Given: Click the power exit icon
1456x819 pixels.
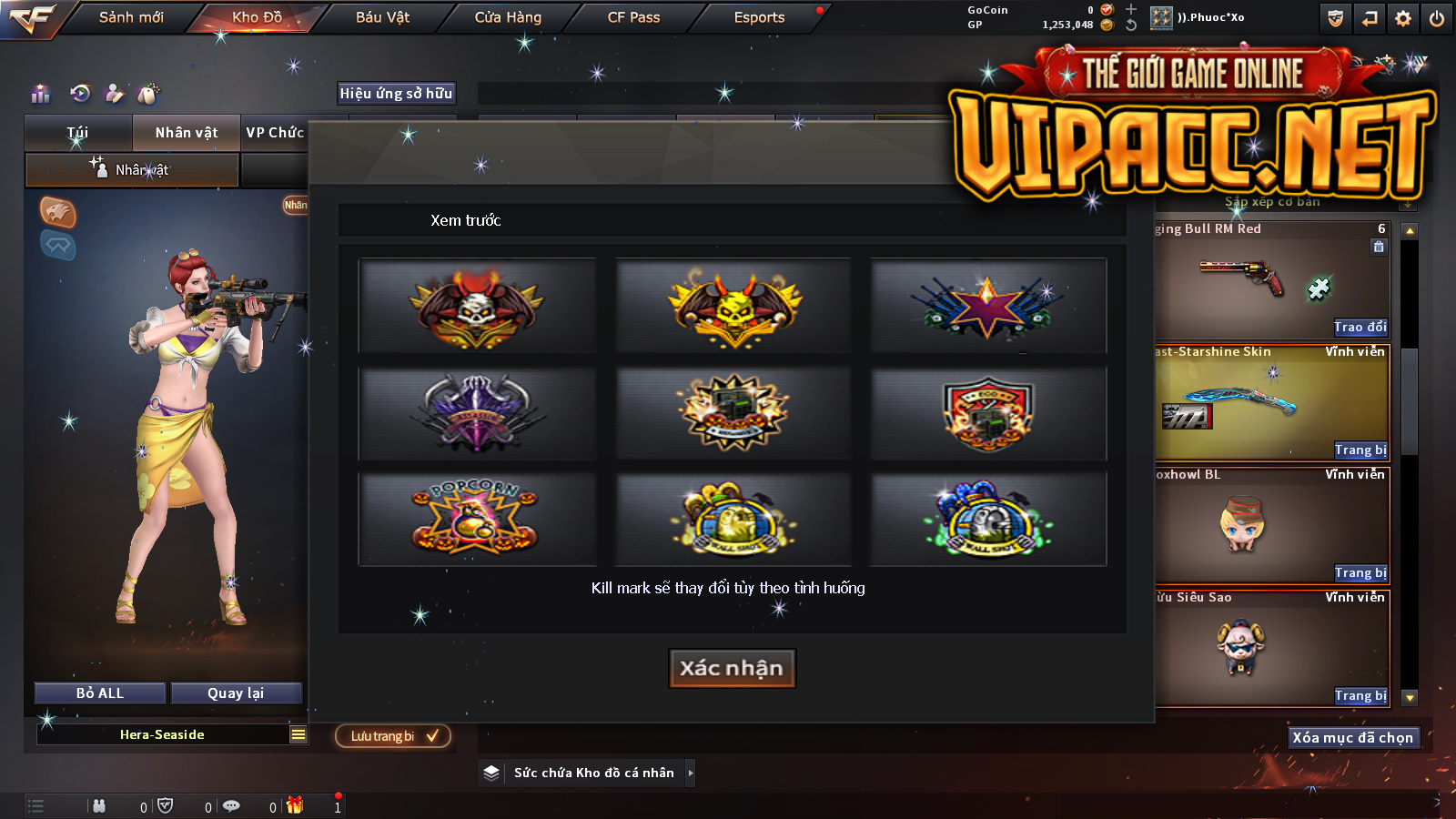Looking at the screenshot, I should pos(1437,18).
